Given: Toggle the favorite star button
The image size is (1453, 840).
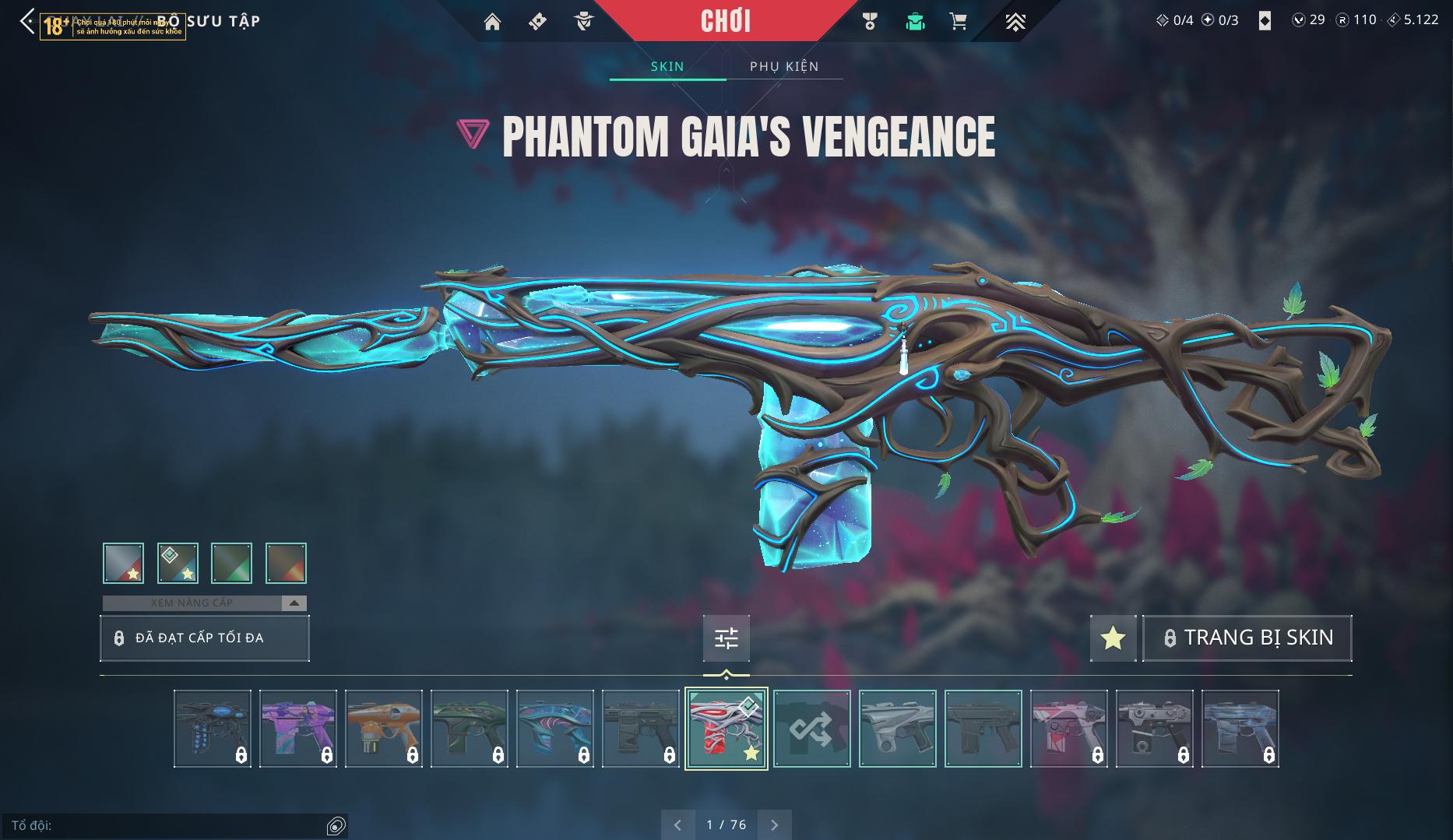Looking at the screenshot, I should (1113, 638).
